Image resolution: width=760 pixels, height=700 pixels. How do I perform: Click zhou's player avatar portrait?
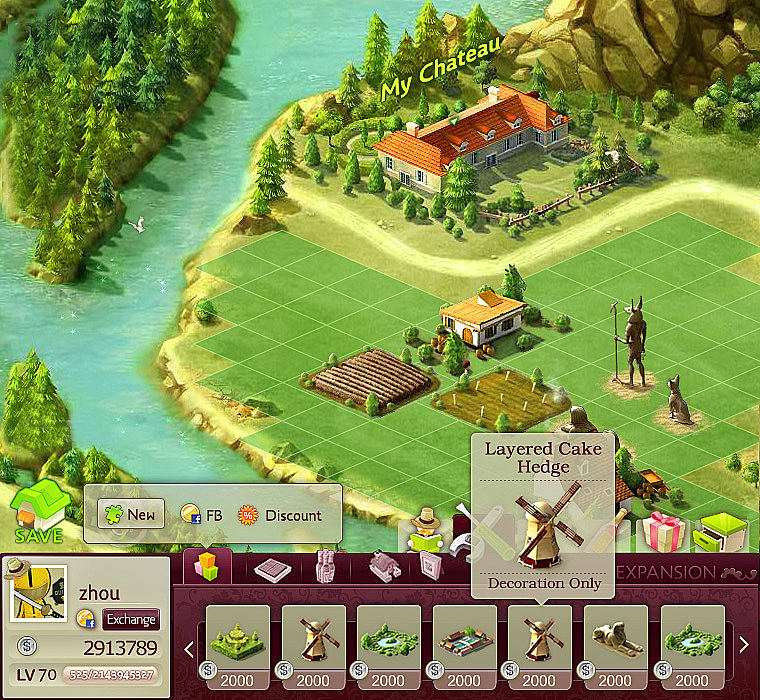click(x=38, y=591)
